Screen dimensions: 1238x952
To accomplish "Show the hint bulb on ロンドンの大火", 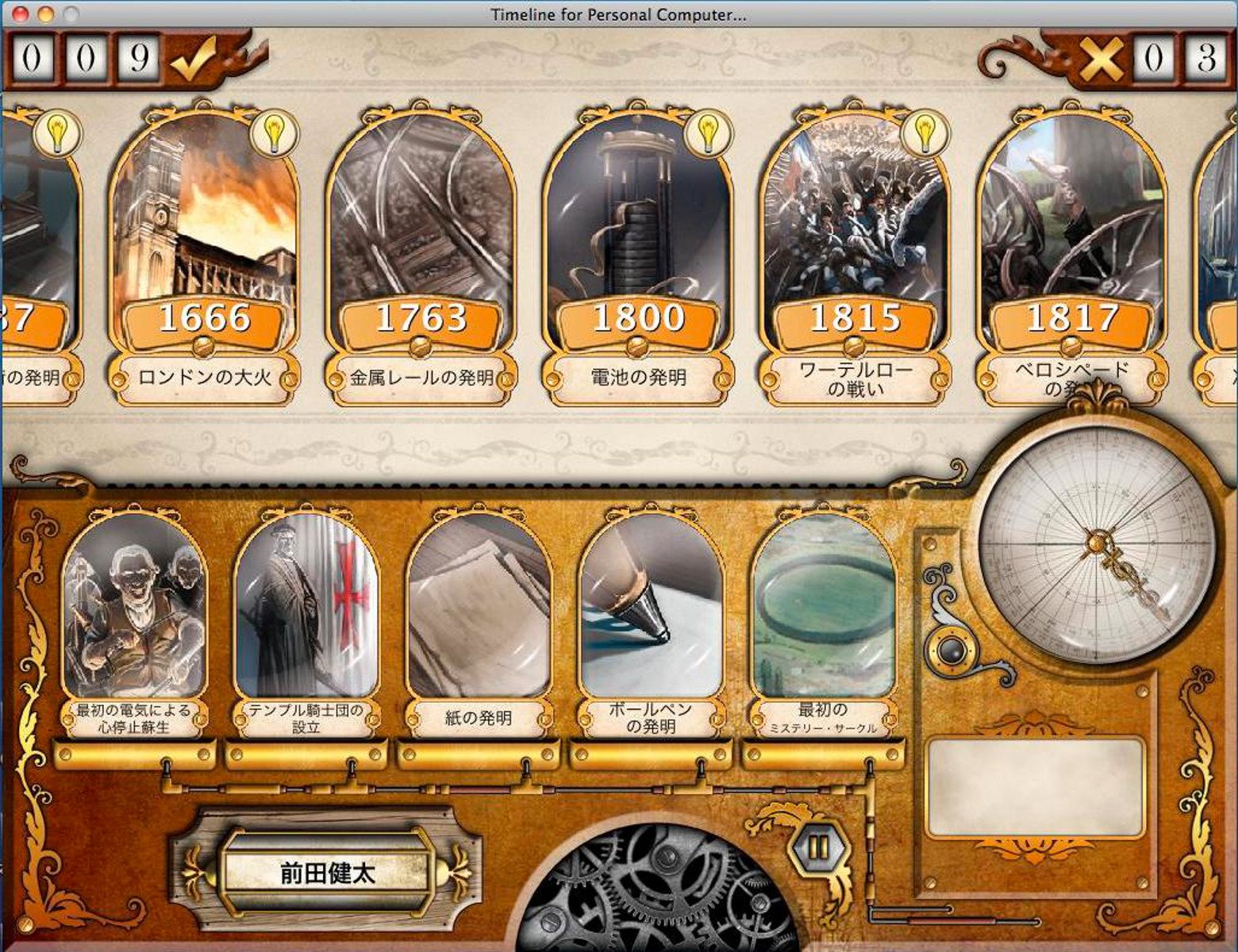I will tap(273, 132).
